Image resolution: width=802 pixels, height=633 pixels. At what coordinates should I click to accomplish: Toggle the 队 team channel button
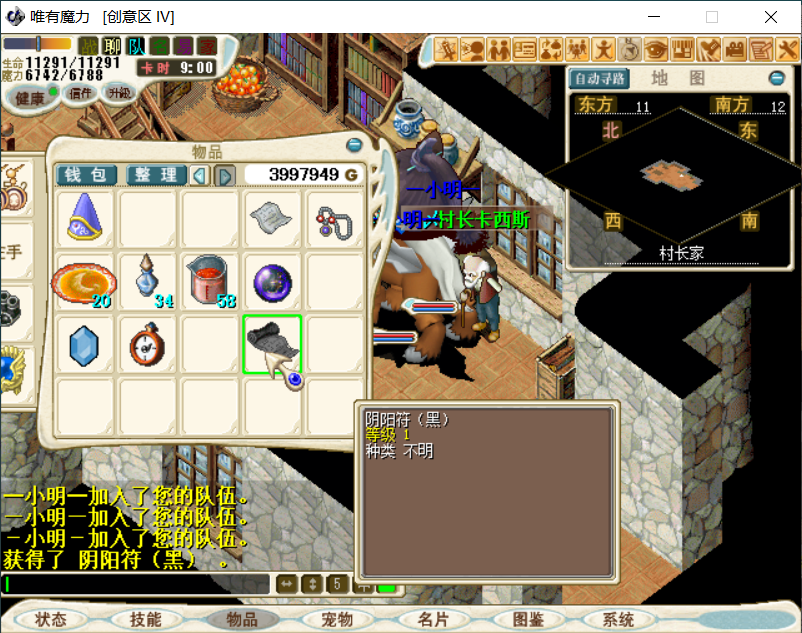click(x=137, y=46)
